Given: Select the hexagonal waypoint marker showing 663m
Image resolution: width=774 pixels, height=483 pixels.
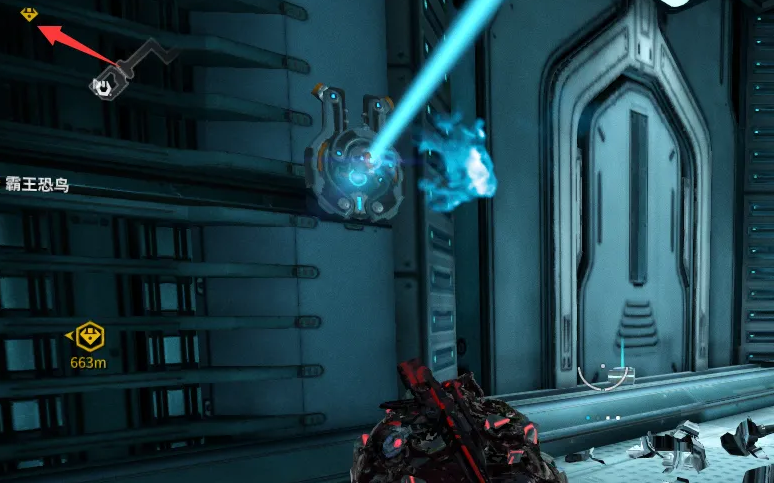Looking at the screenshot, I should click(x=90, y=335).
